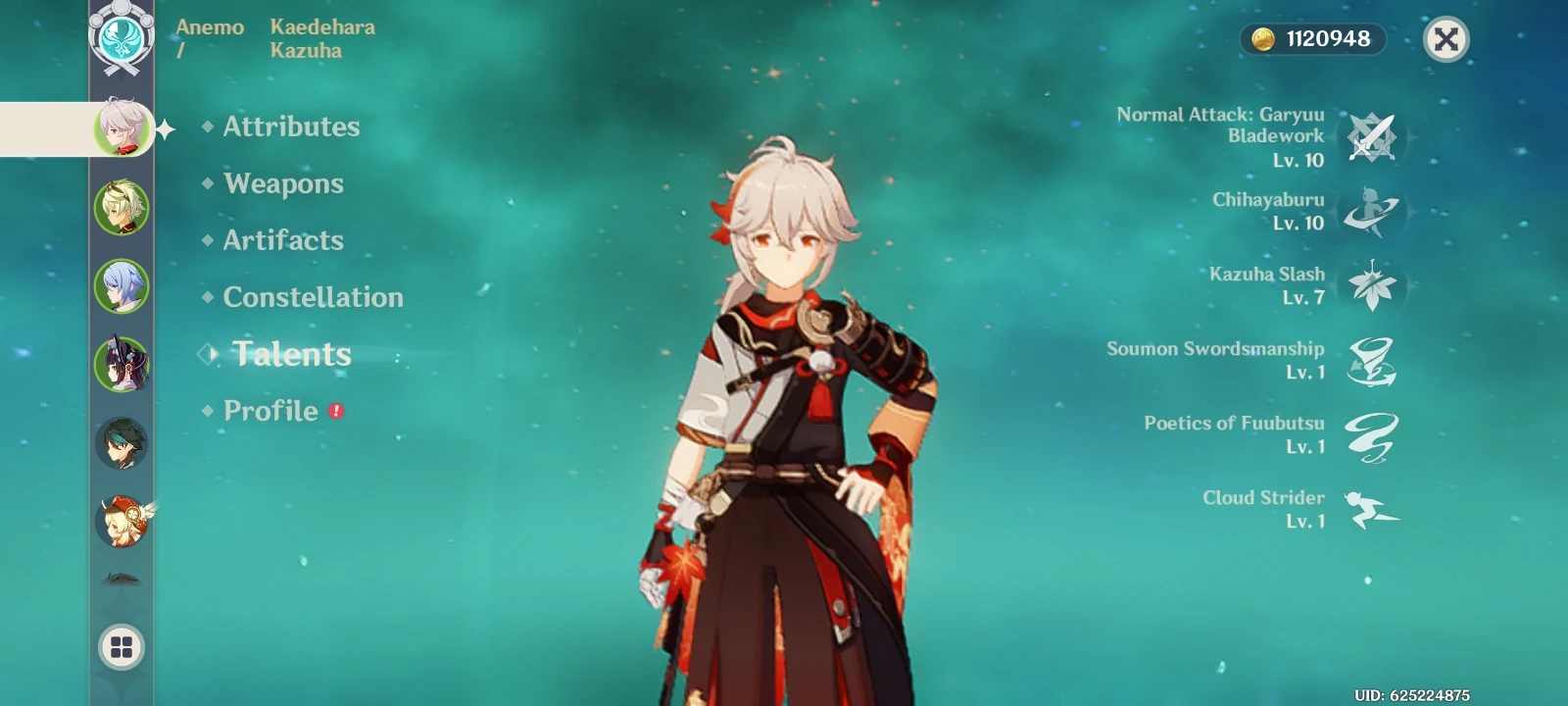1568x706 pixels.
Task: Expand the Attributes section
Action: click(x=291, y=126)
